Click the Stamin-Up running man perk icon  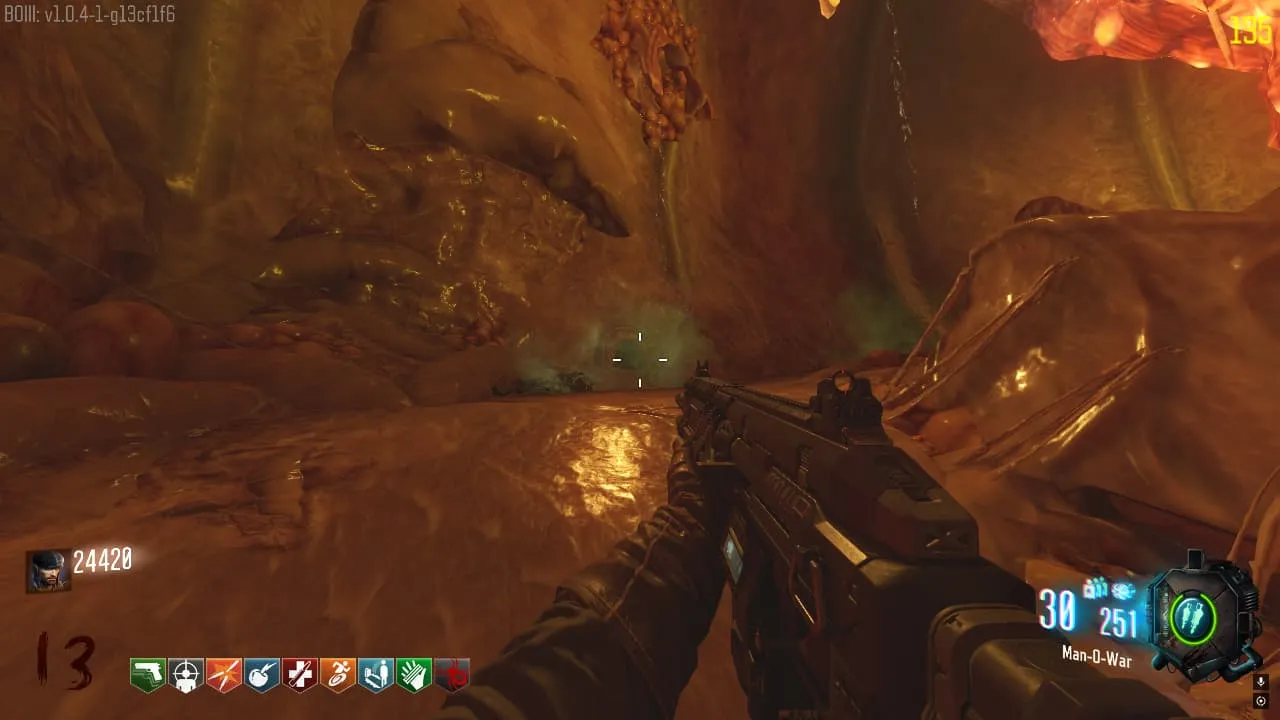(x=337, y=675)
